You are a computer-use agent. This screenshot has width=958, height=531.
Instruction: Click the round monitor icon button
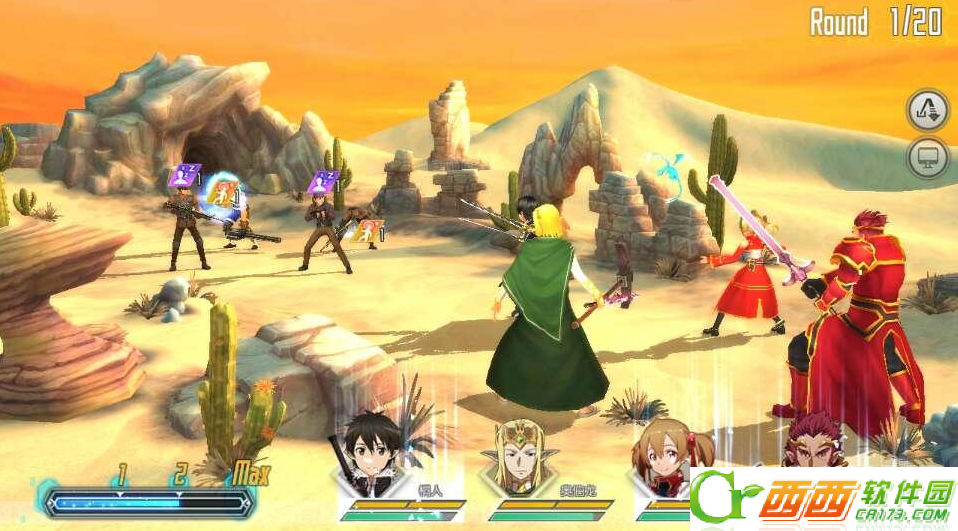927,158
